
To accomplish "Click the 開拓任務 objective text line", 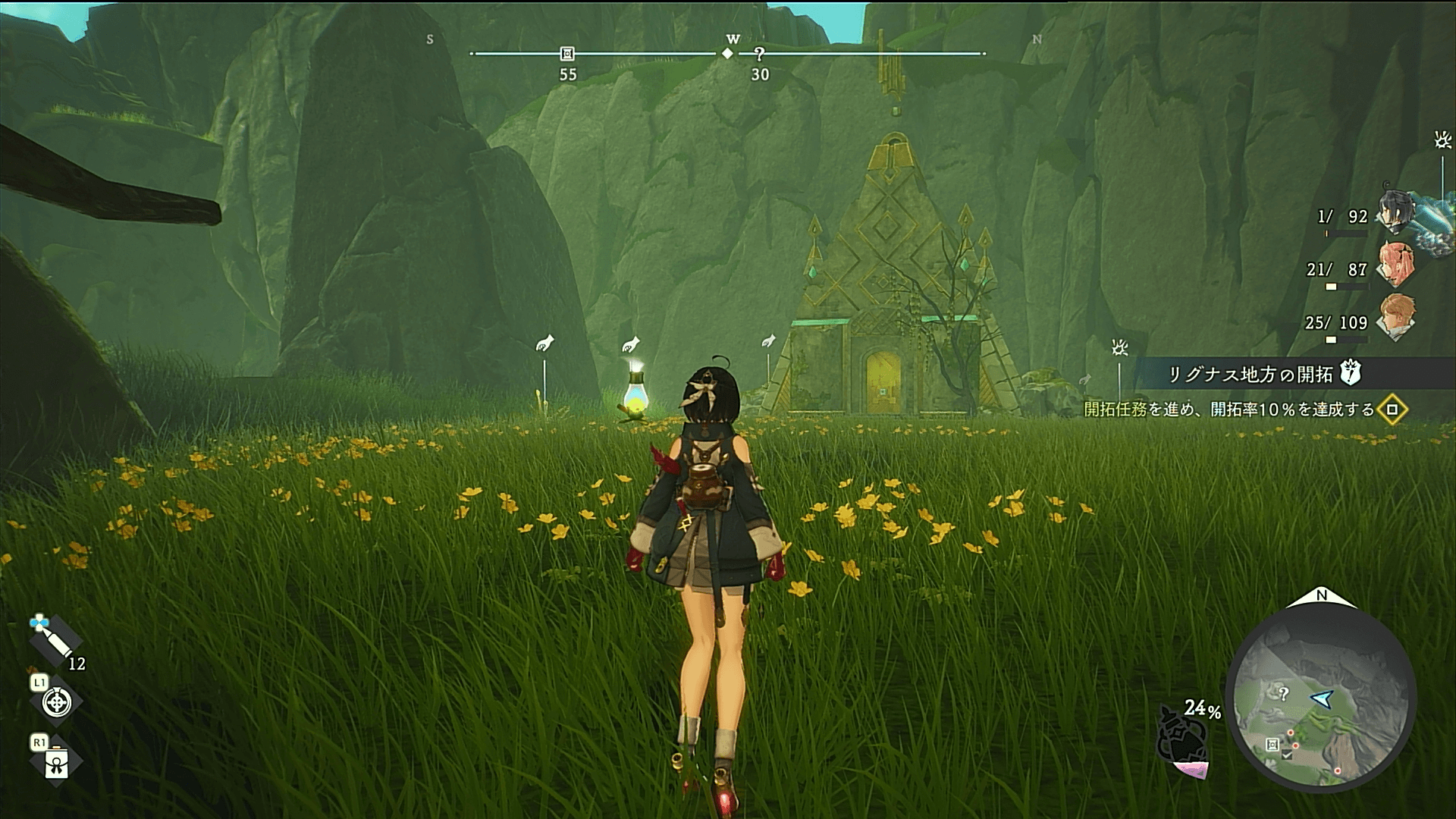I will point(1228,409).
